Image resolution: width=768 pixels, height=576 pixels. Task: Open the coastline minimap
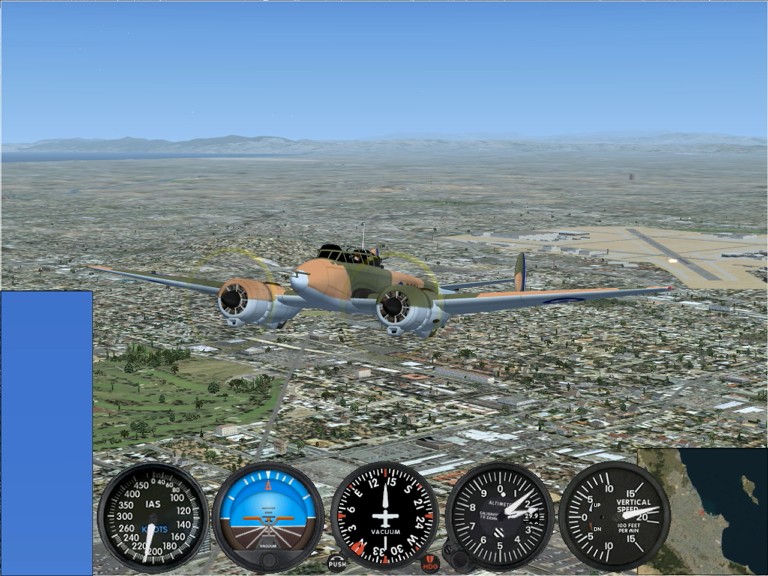point(702,510)
